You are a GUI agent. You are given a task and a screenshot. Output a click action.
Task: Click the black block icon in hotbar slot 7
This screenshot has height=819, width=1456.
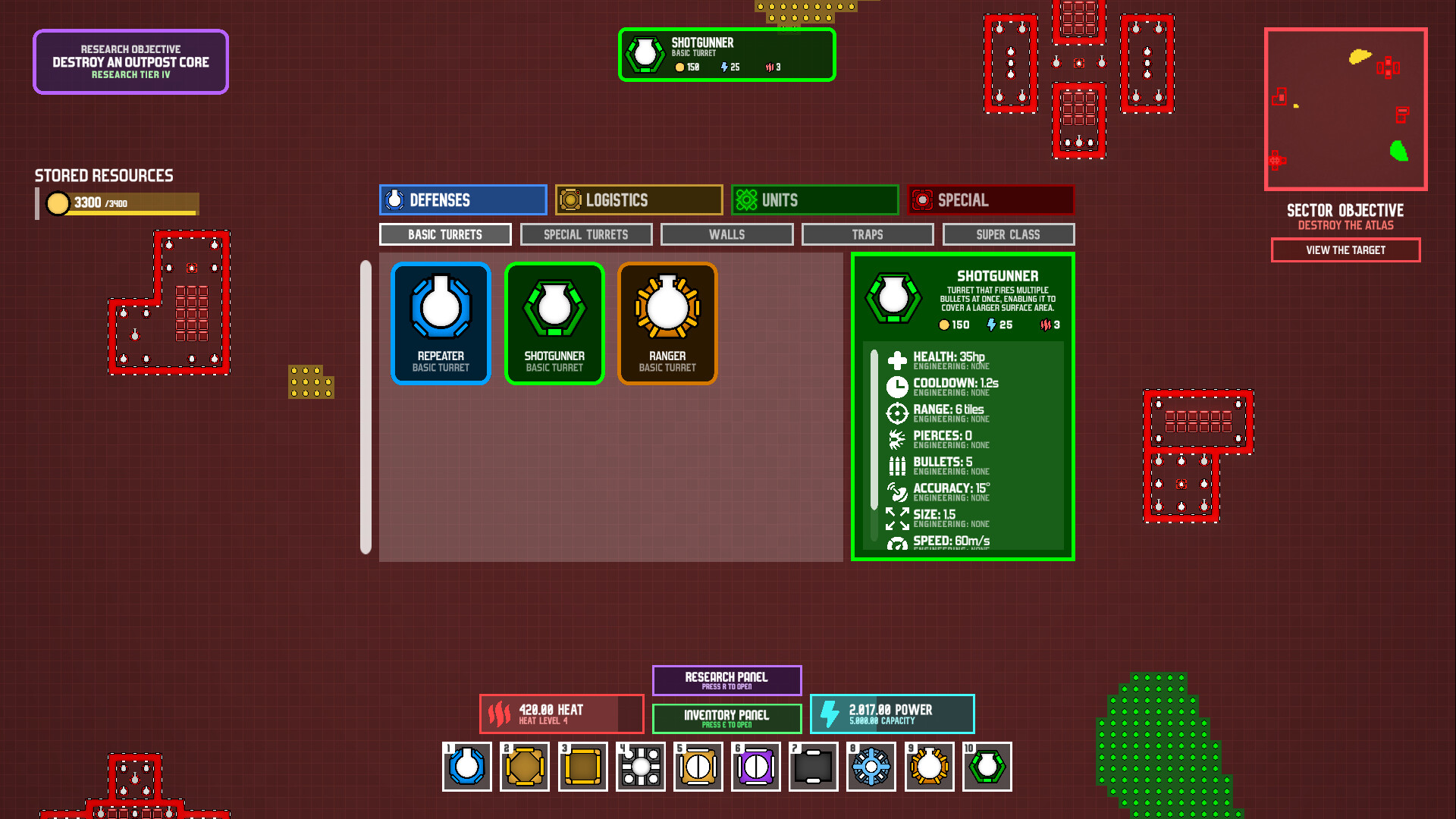[813, 767]
